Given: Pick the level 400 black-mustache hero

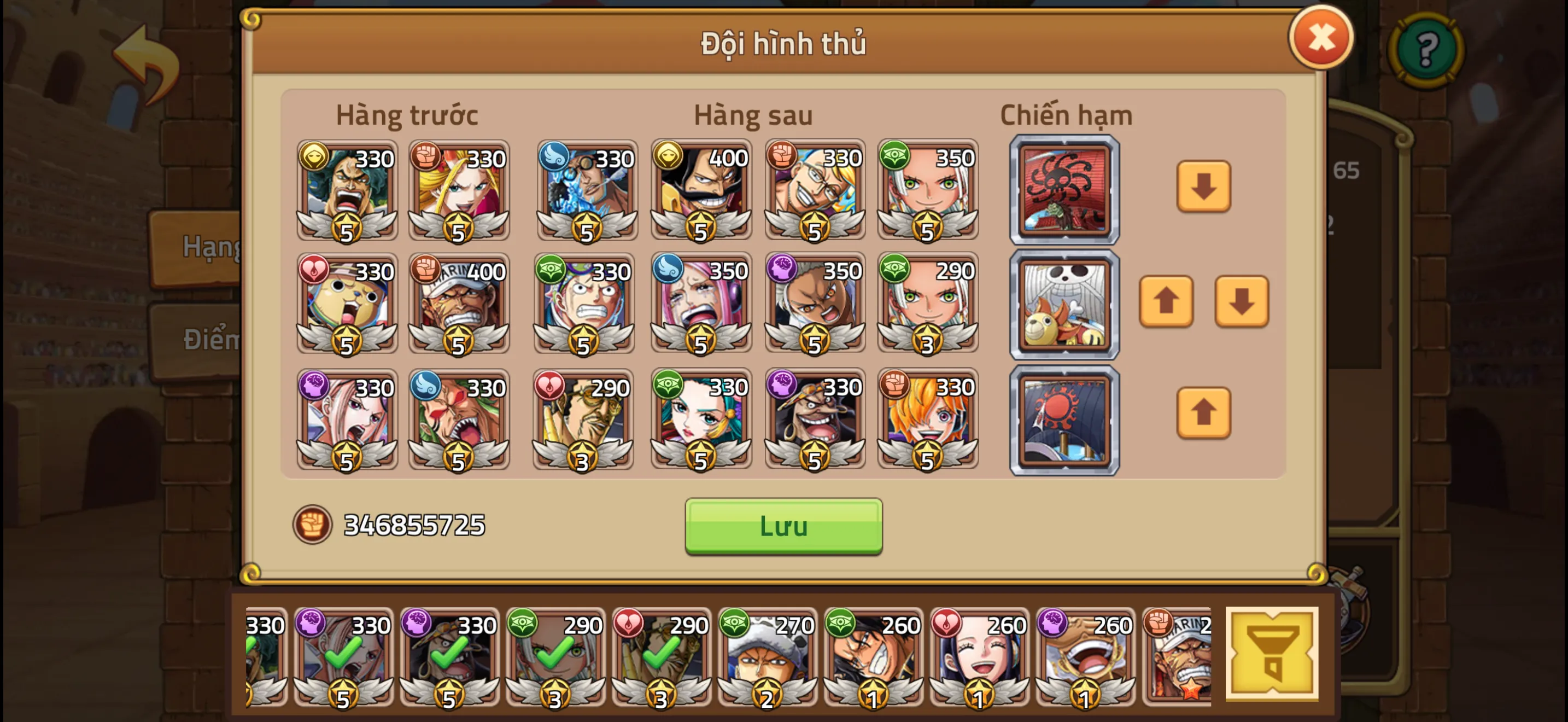Looking at the screenshot, I should (x=700, y=189).
